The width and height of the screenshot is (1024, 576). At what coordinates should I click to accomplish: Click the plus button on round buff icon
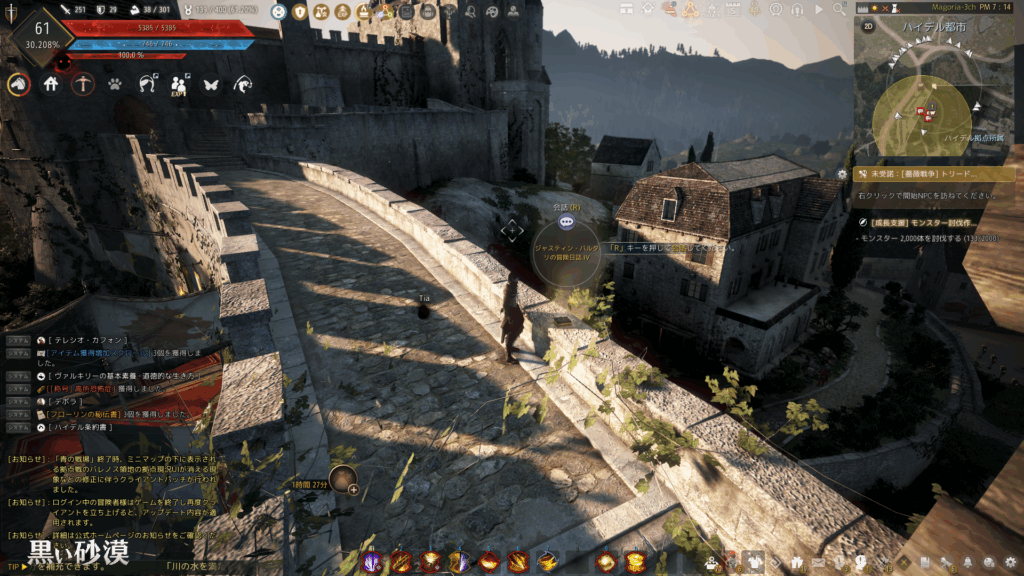coord(353,489)
